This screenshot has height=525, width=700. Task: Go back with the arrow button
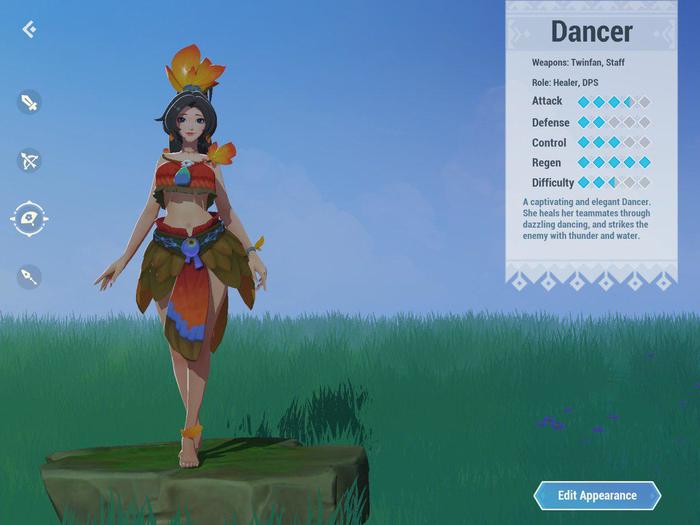29,30
